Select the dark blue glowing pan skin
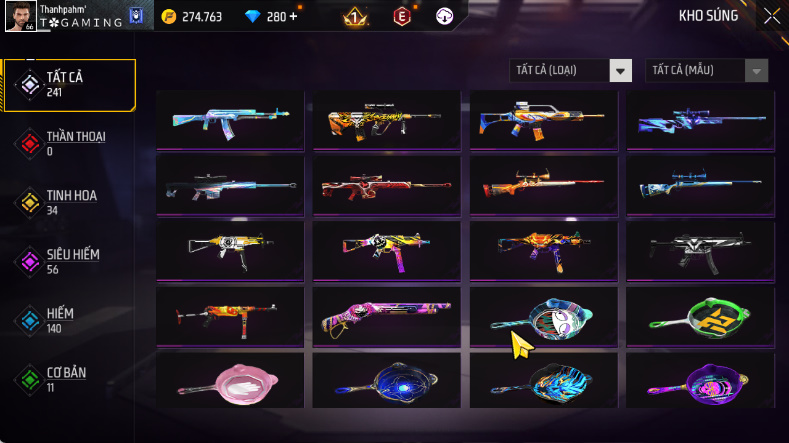The image size is (789, 443). tap(387, 380)
